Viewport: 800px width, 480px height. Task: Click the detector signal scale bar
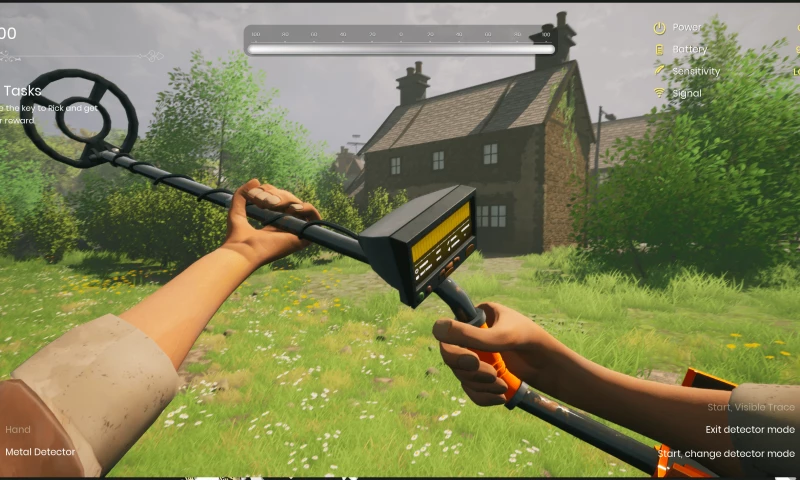point(400,47)
